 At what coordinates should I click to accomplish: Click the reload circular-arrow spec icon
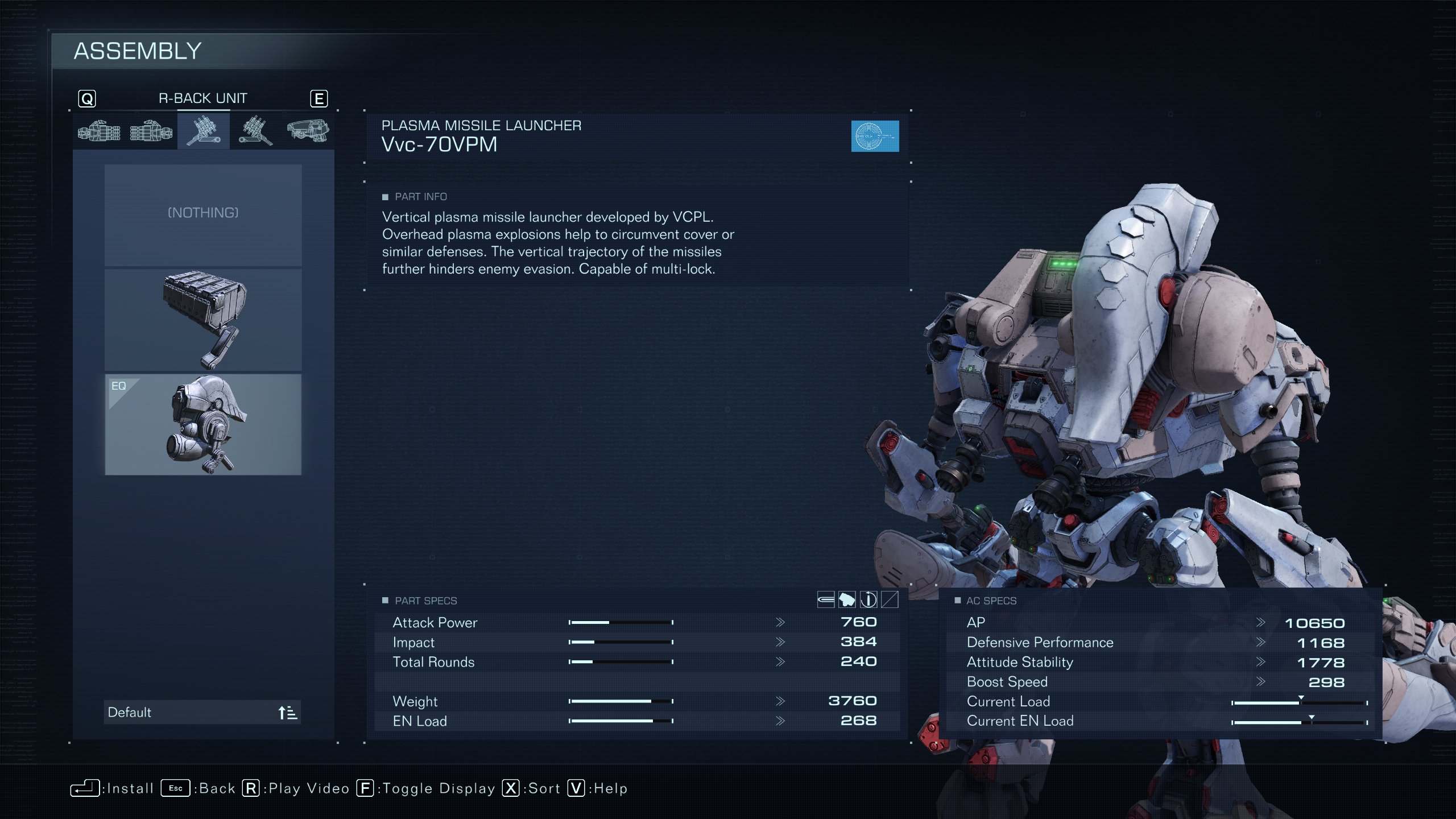point(868,599)
